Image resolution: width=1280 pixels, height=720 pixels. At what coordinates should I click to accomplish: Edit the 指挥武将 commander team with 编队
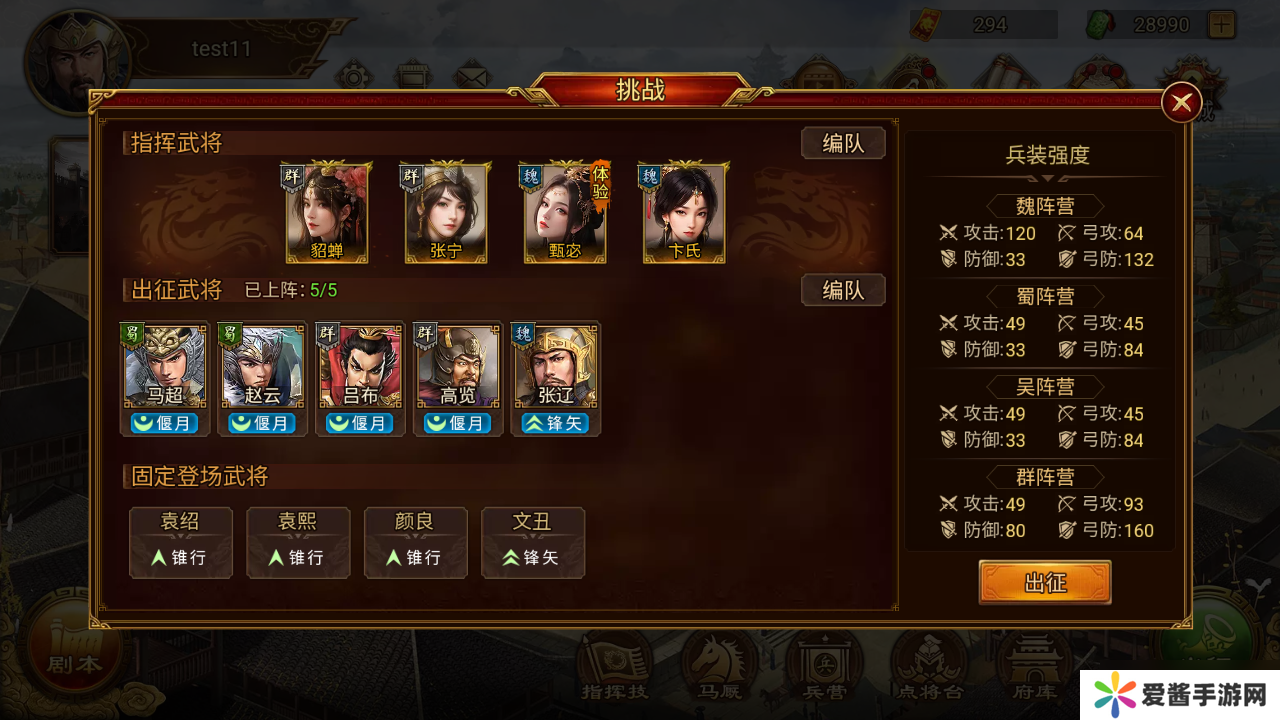coord(843,143)
